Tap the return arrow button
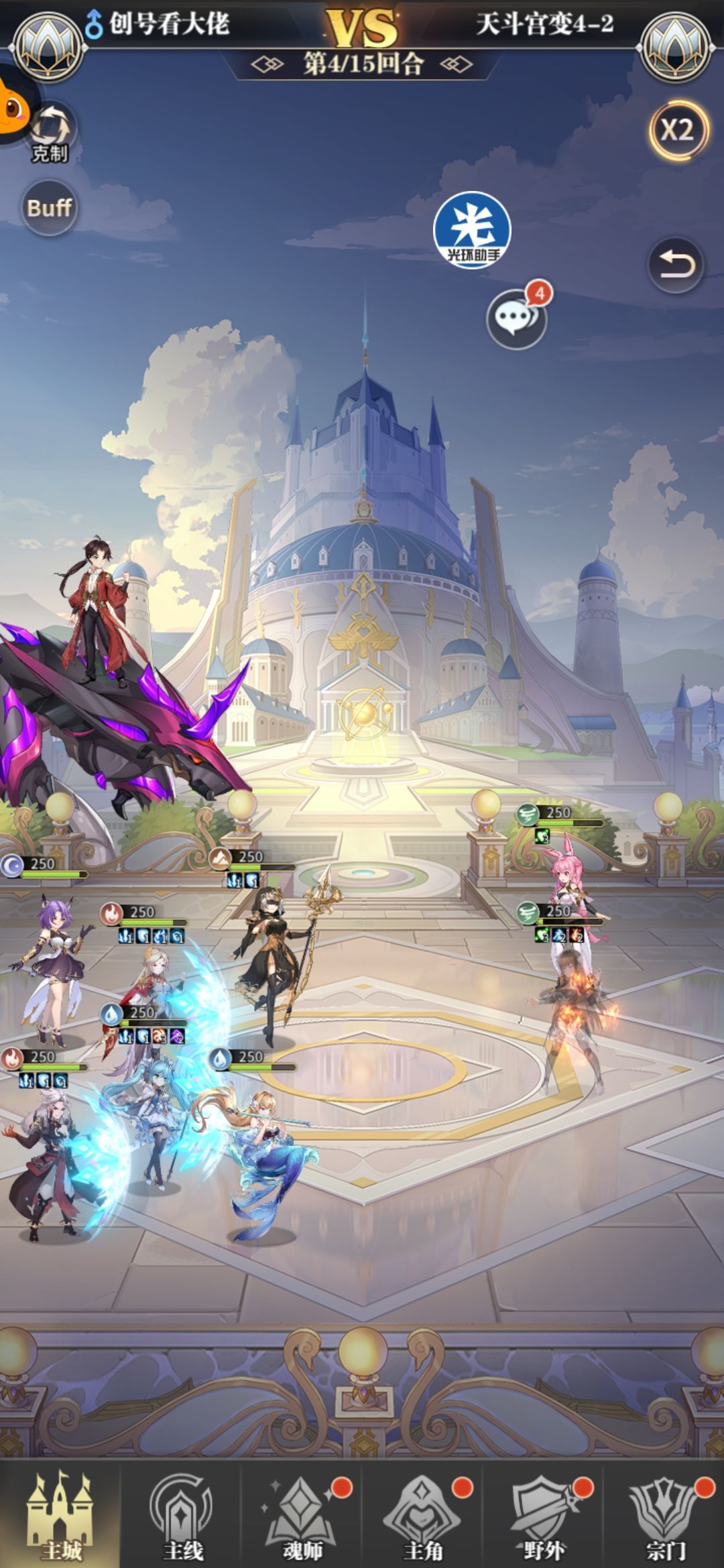This screenshot has height=1568, width=724. [x=675, y=266]
